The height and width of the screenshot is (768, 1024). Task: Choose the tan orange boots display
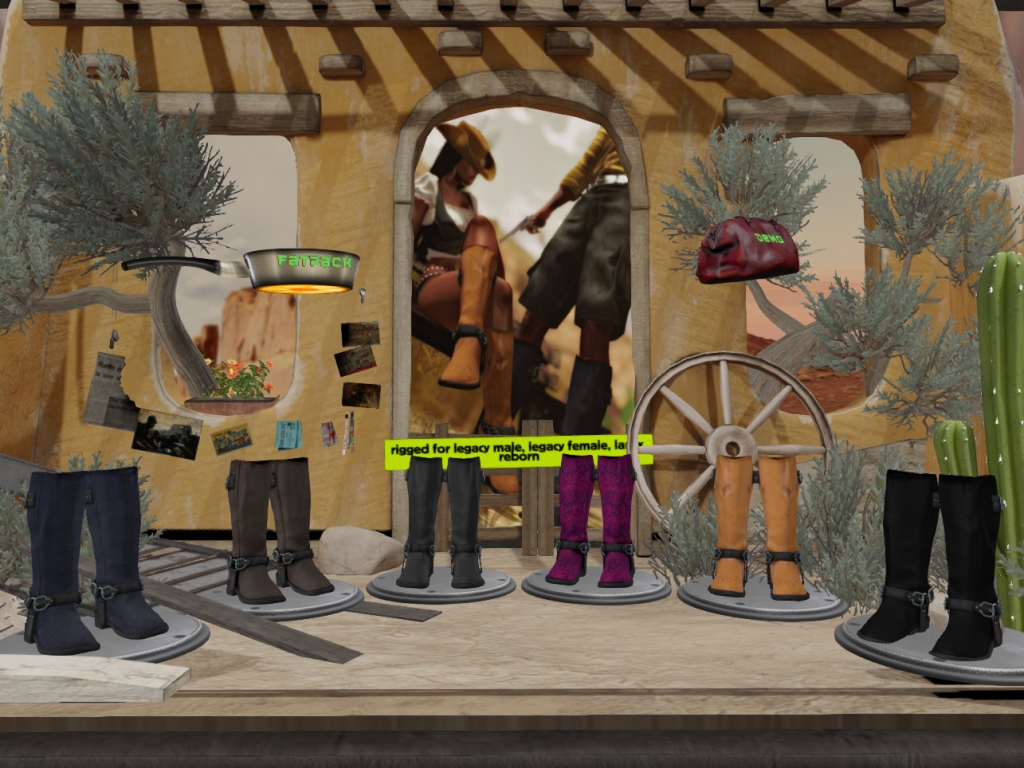click(x=757, y=527)
